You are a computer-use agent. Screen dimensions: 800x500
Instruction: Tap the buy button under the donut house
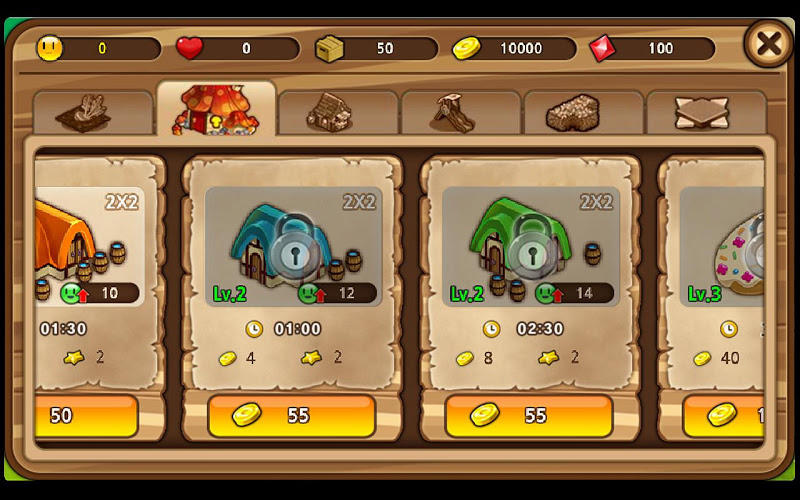[724, 416]
